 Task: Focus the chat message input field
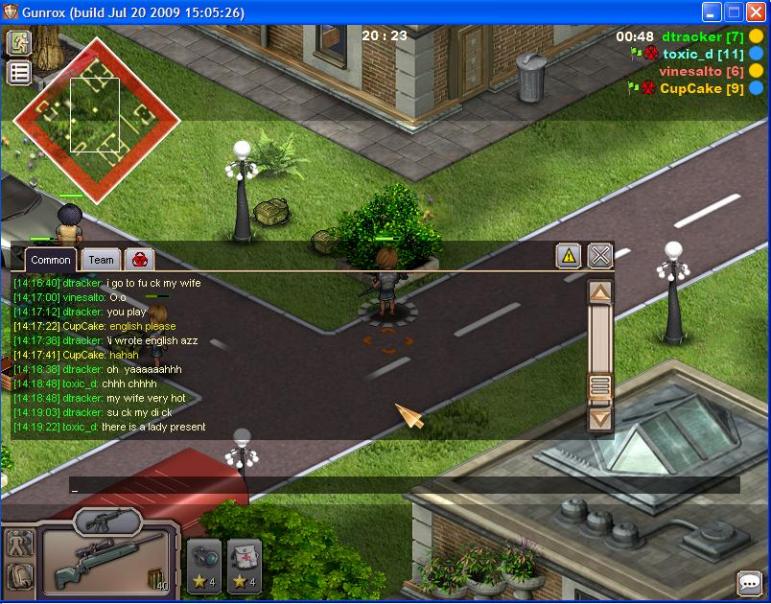tap(400, 485)
